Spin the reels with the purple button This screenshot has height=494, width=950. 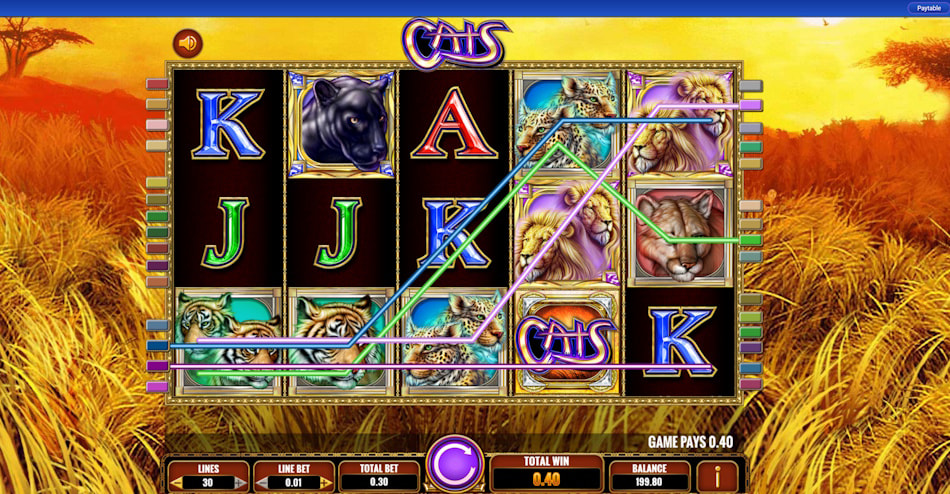456,465
